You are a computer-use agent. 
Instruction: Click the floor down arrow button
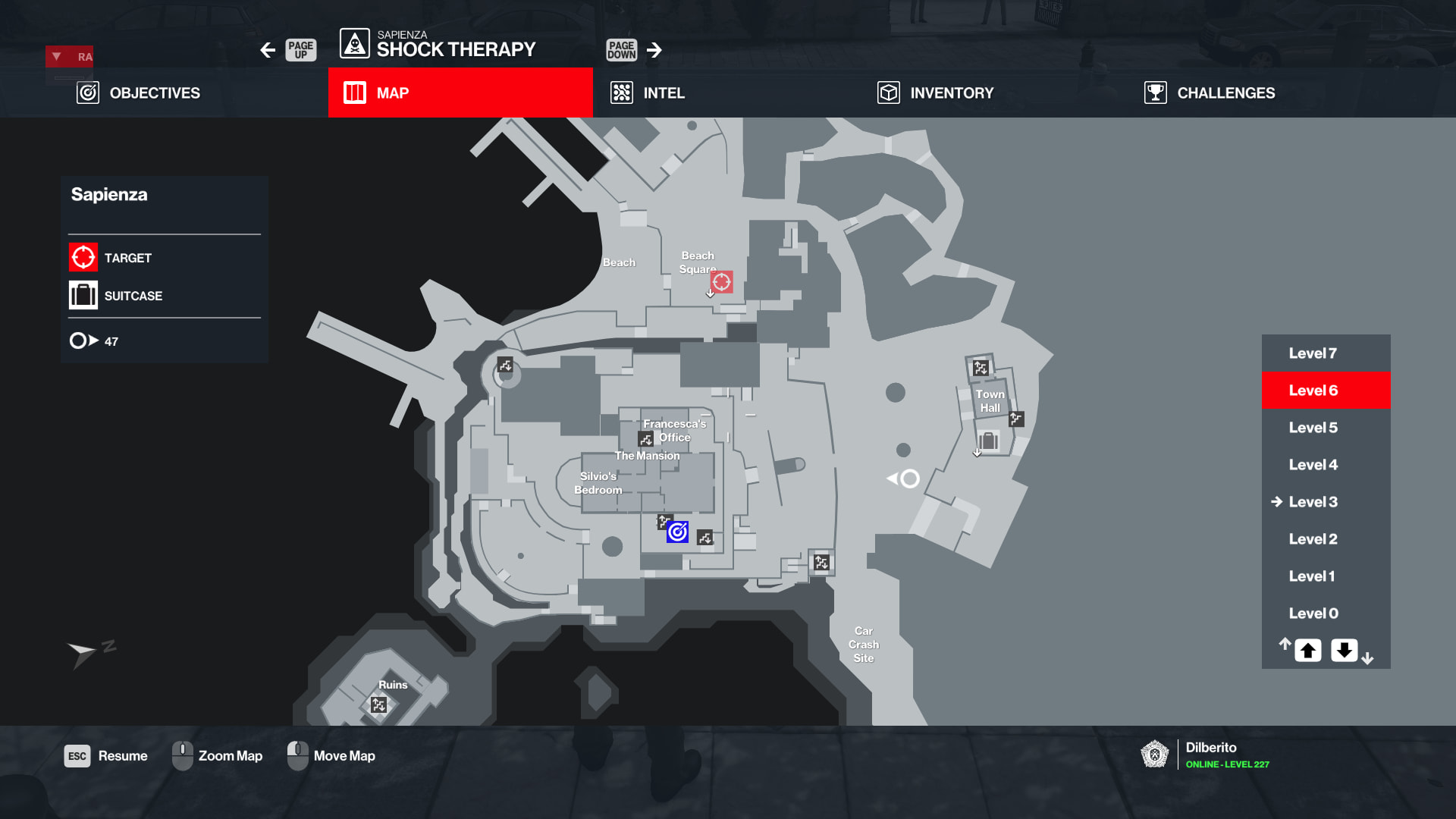tap(1344, 651)
